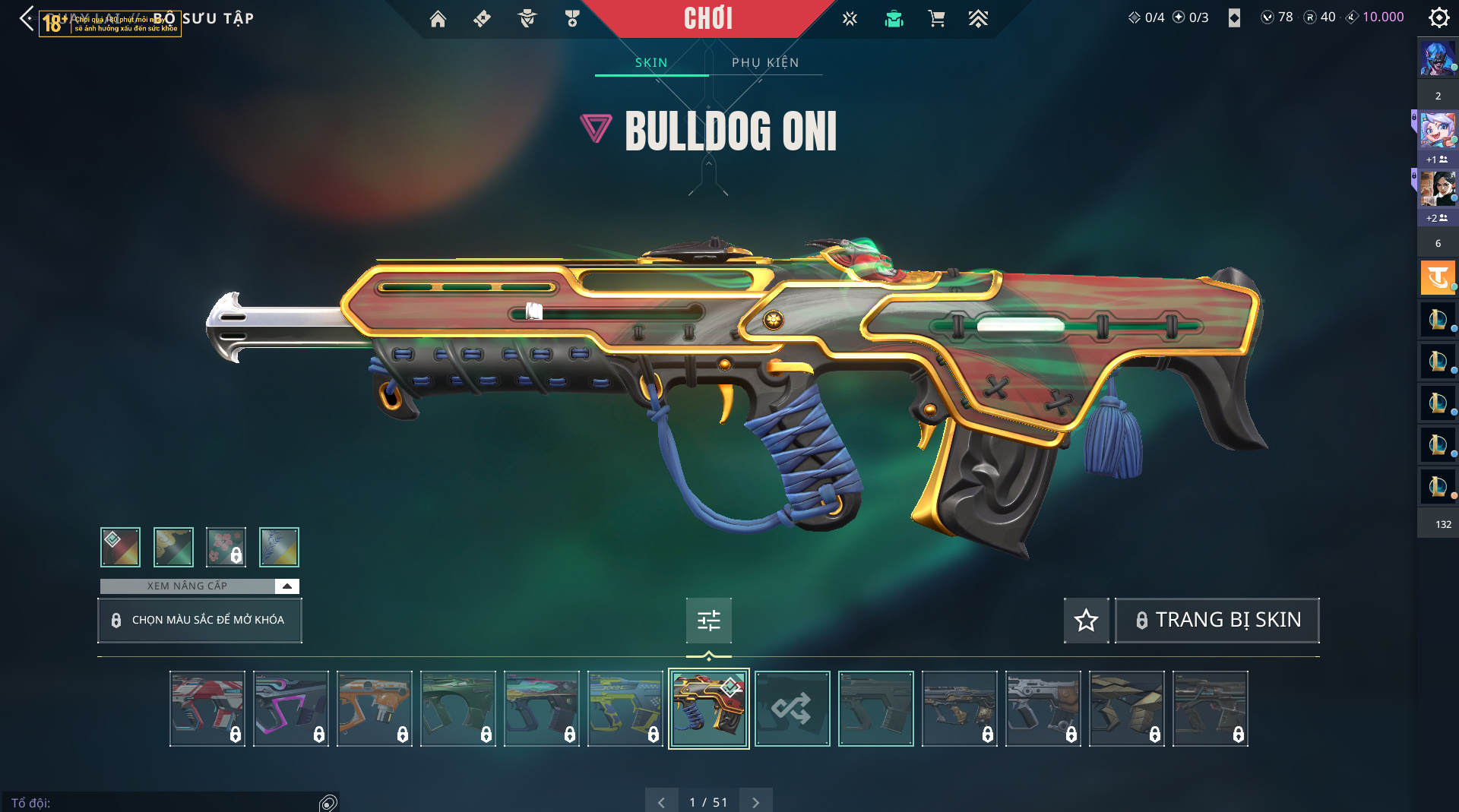The height and width of the screenshot is (812, 1459).
Task: Switch to the PHỤ KIỆN tab
Action: [765, 62]
